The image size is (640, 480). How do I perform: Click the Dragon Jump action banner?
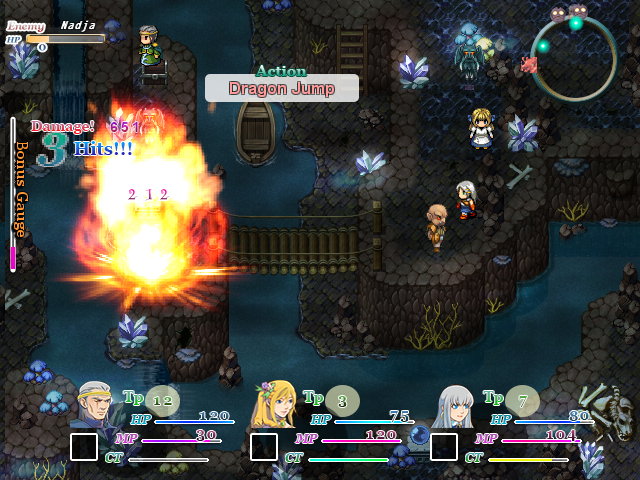pos(282,88)
